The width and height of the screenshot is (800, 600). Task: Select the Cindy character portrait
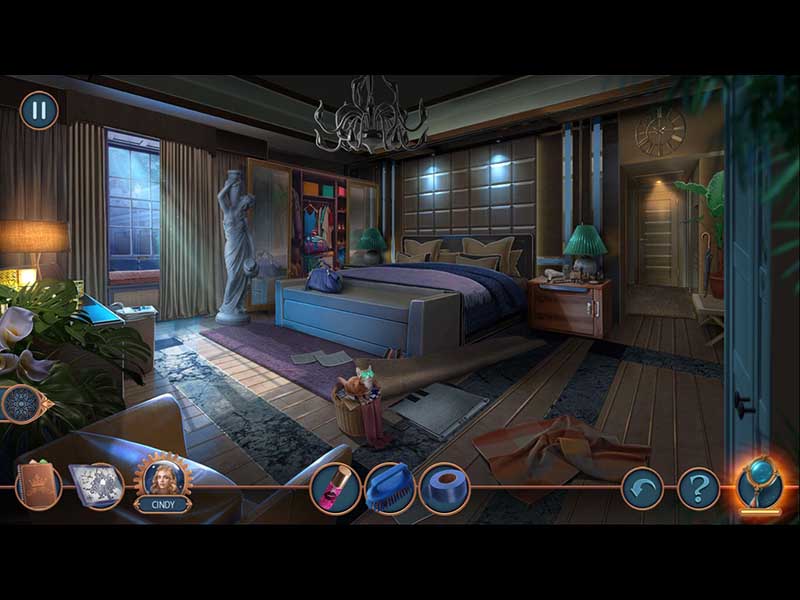coord(163,480)
